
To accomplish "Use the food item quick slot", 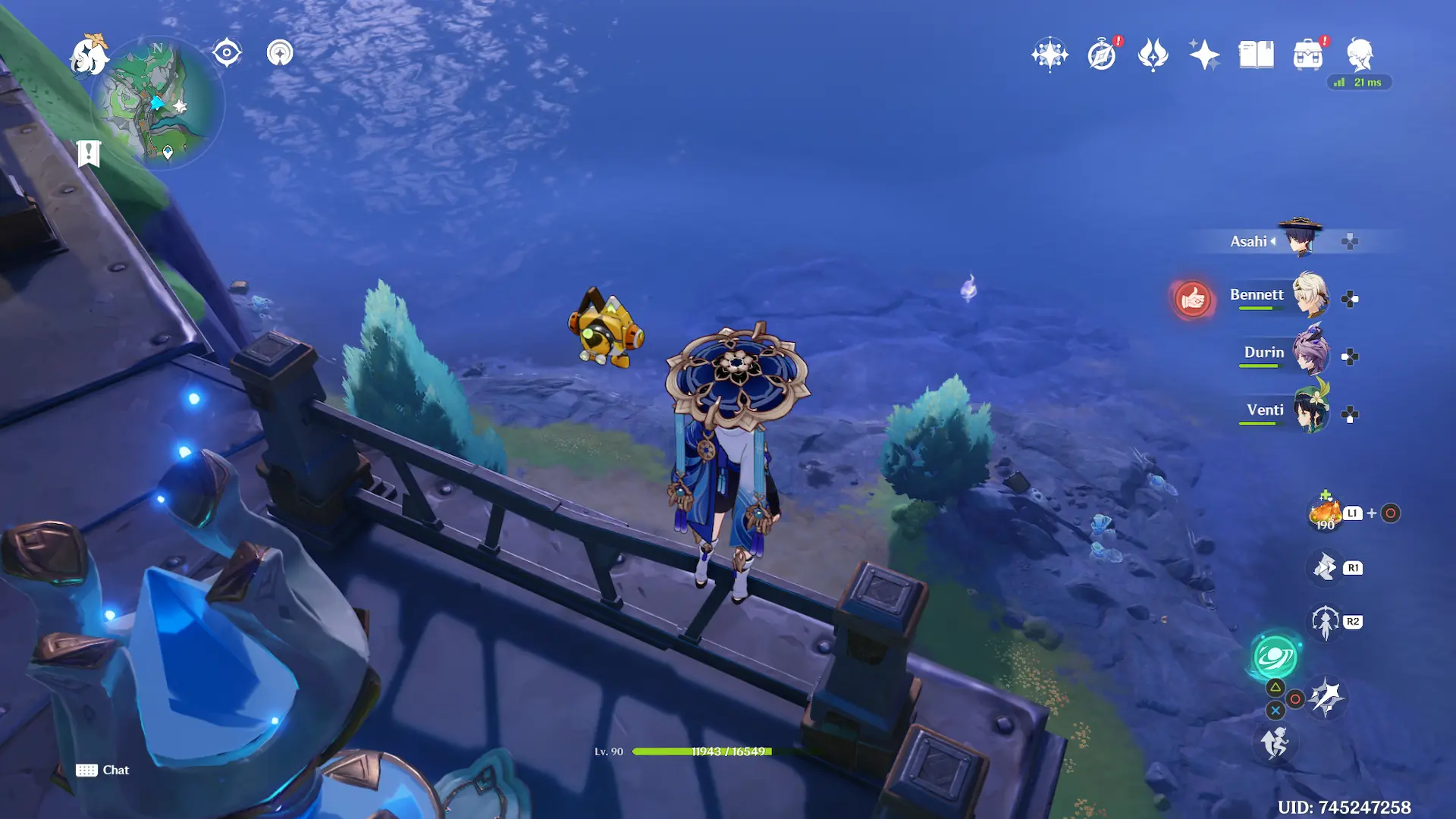I will click(1325, 513).
